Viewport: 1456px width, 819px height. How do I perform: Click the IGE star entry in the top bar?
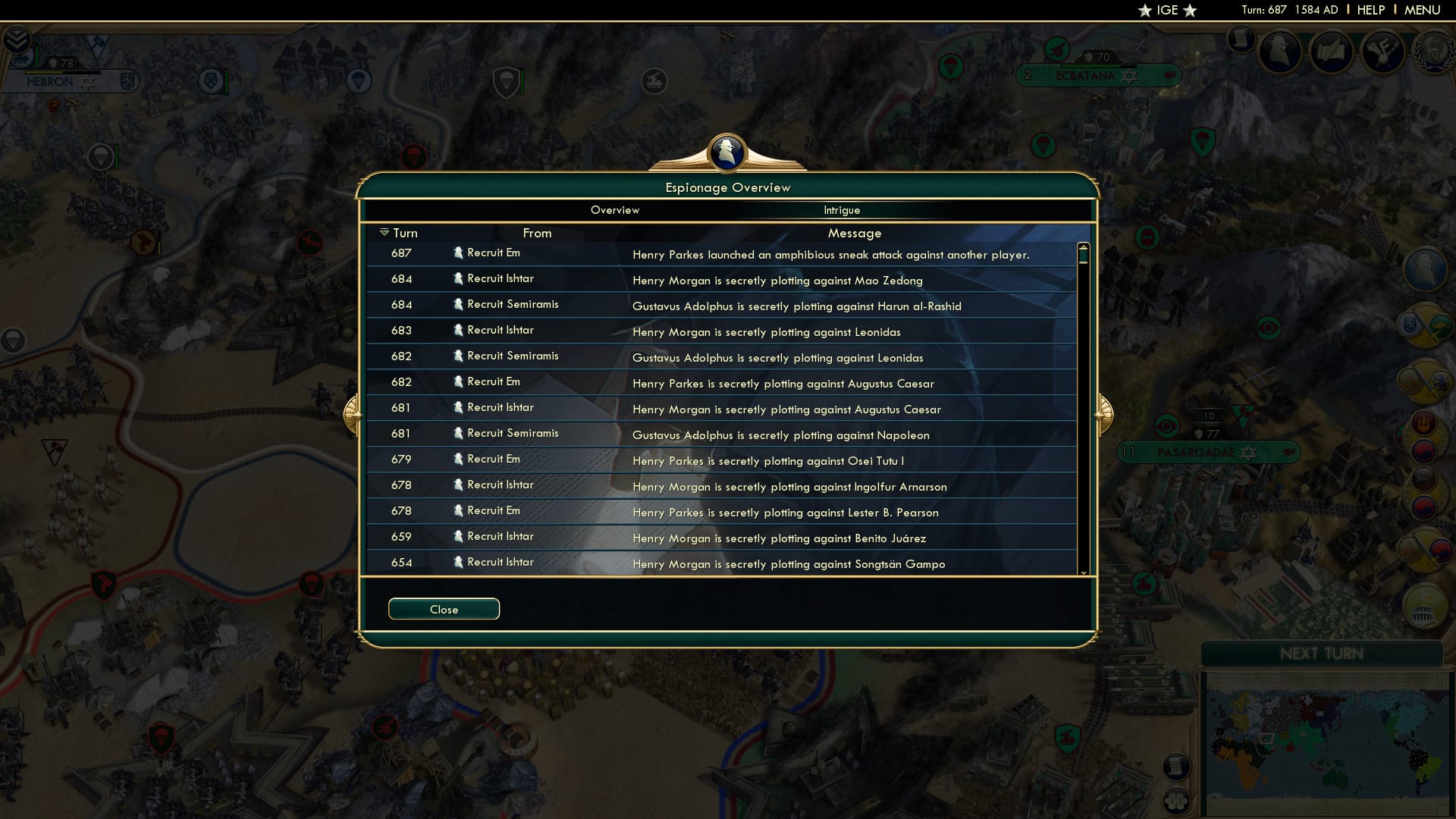point(1166,10)
